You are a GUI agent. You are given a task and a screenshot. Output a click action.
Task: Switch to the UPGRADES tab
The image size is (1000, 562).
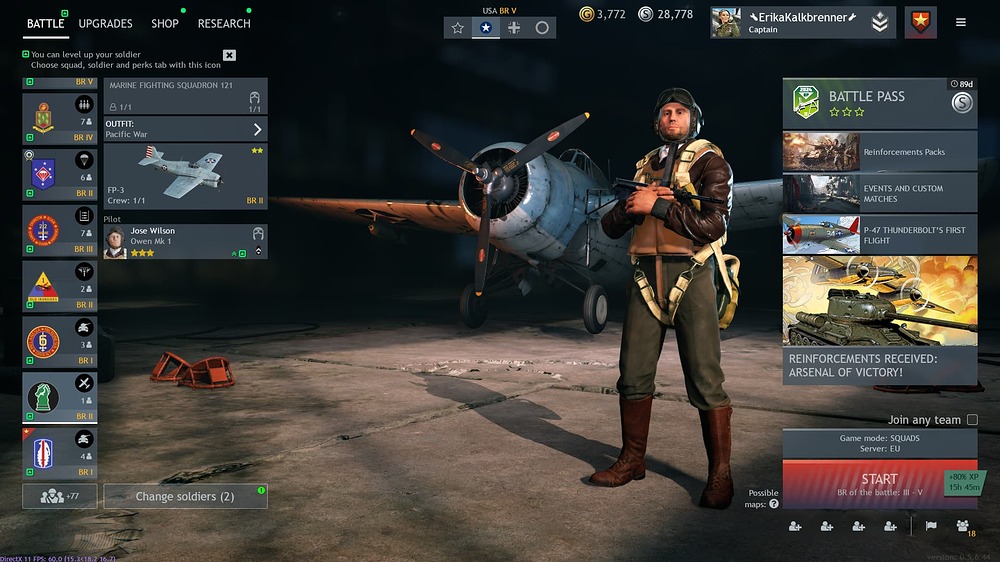[x=105, y=23]
